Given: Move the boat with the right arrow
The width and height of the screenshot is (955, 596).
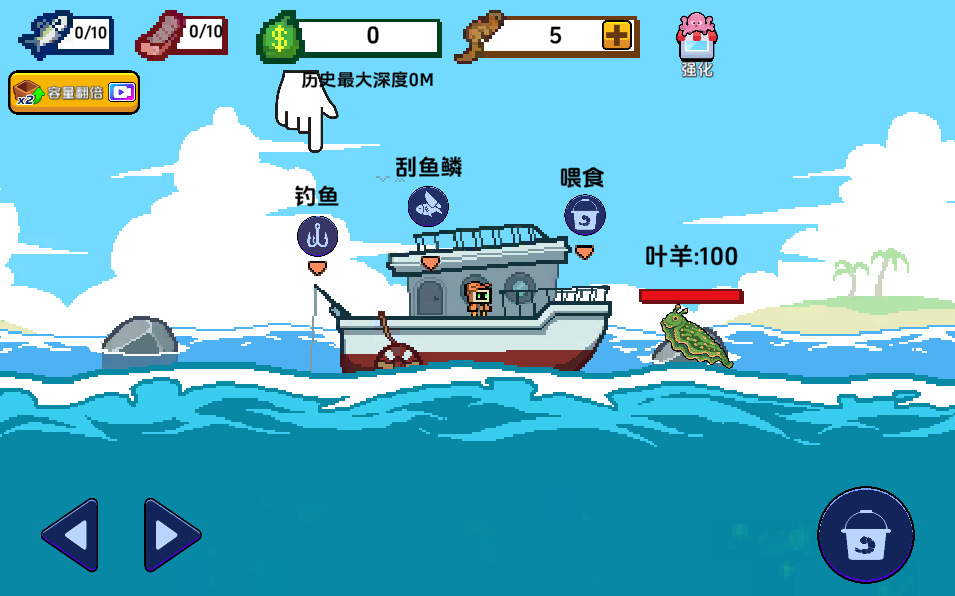Looking at the screenshot, I should click(x=171, y=535).
